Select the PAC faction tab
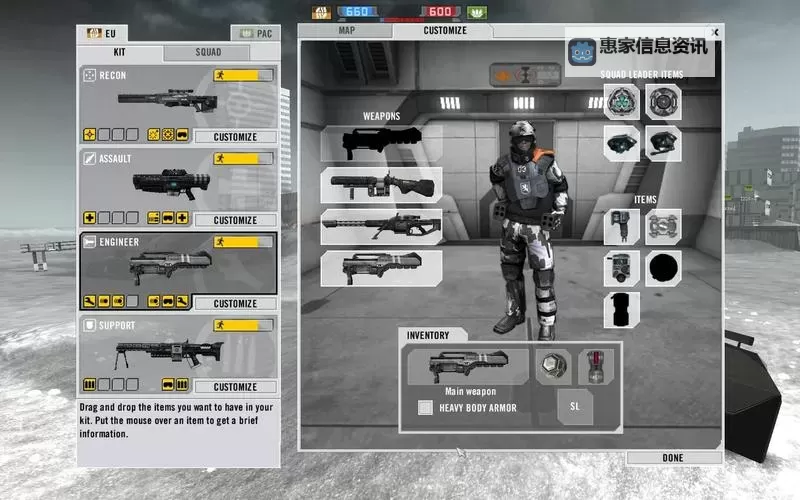Viewport: 800px width, 500px height. 255,33
